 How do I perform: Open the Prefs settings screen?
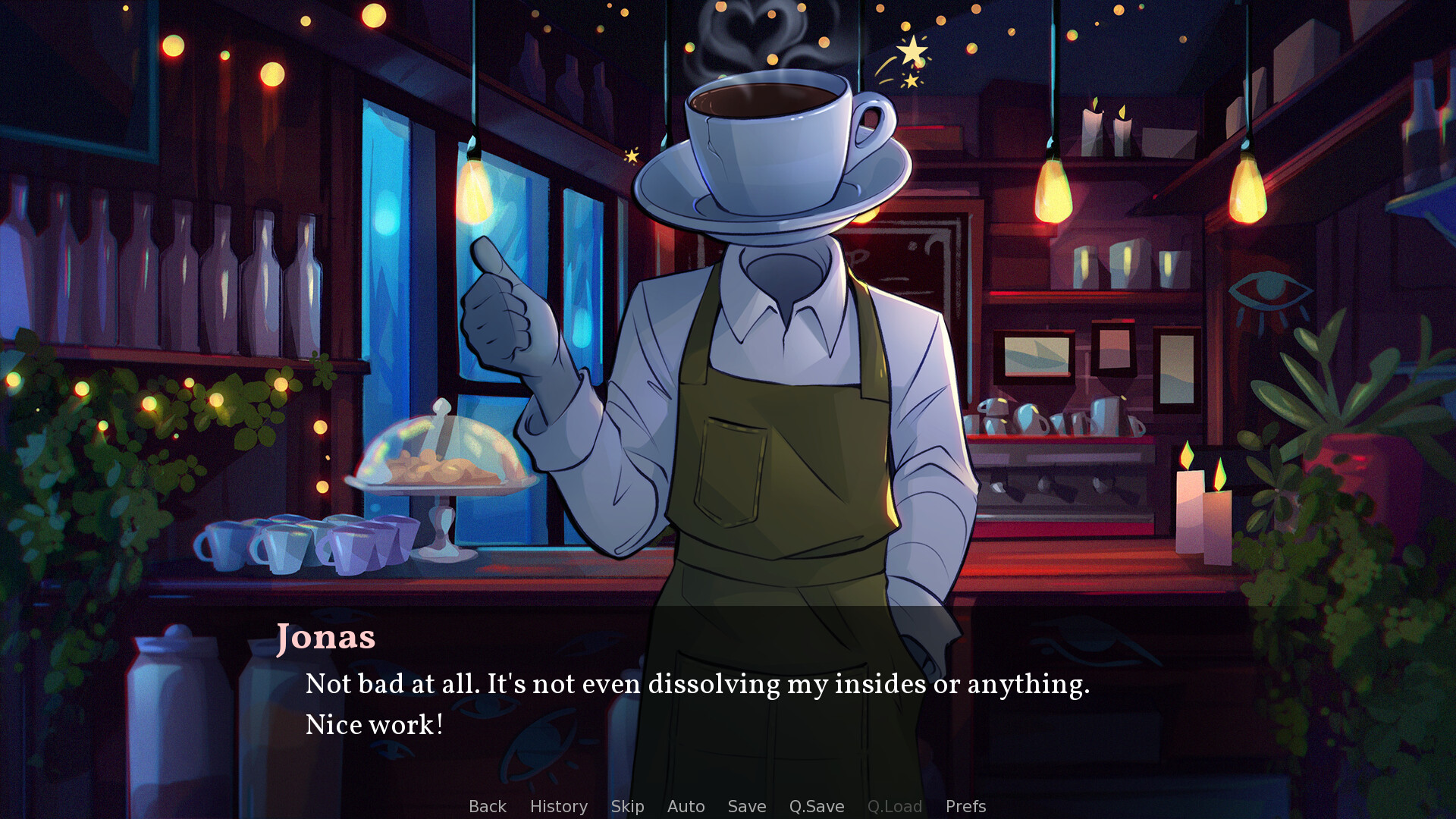965,806
